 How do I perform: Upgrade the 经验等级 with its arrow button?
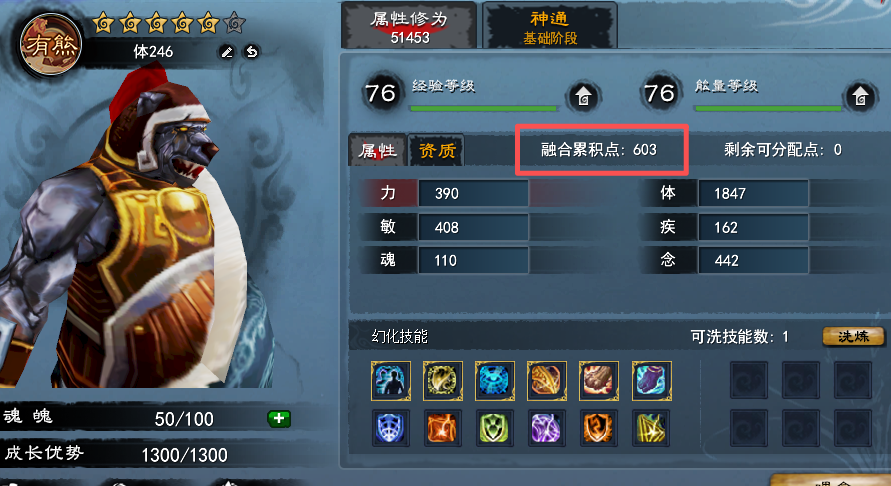[x=582, y=96]
